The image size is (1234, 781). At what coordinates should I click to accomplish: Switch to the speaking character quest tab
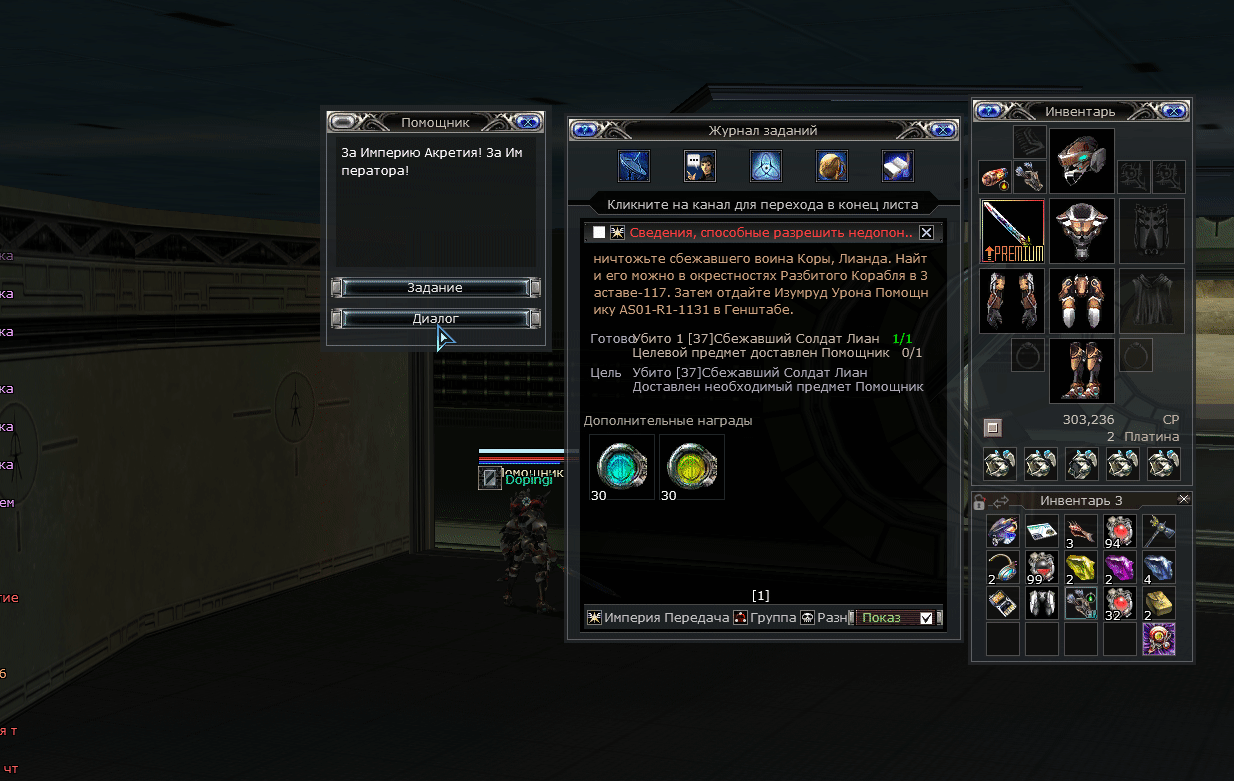point(700,166)
